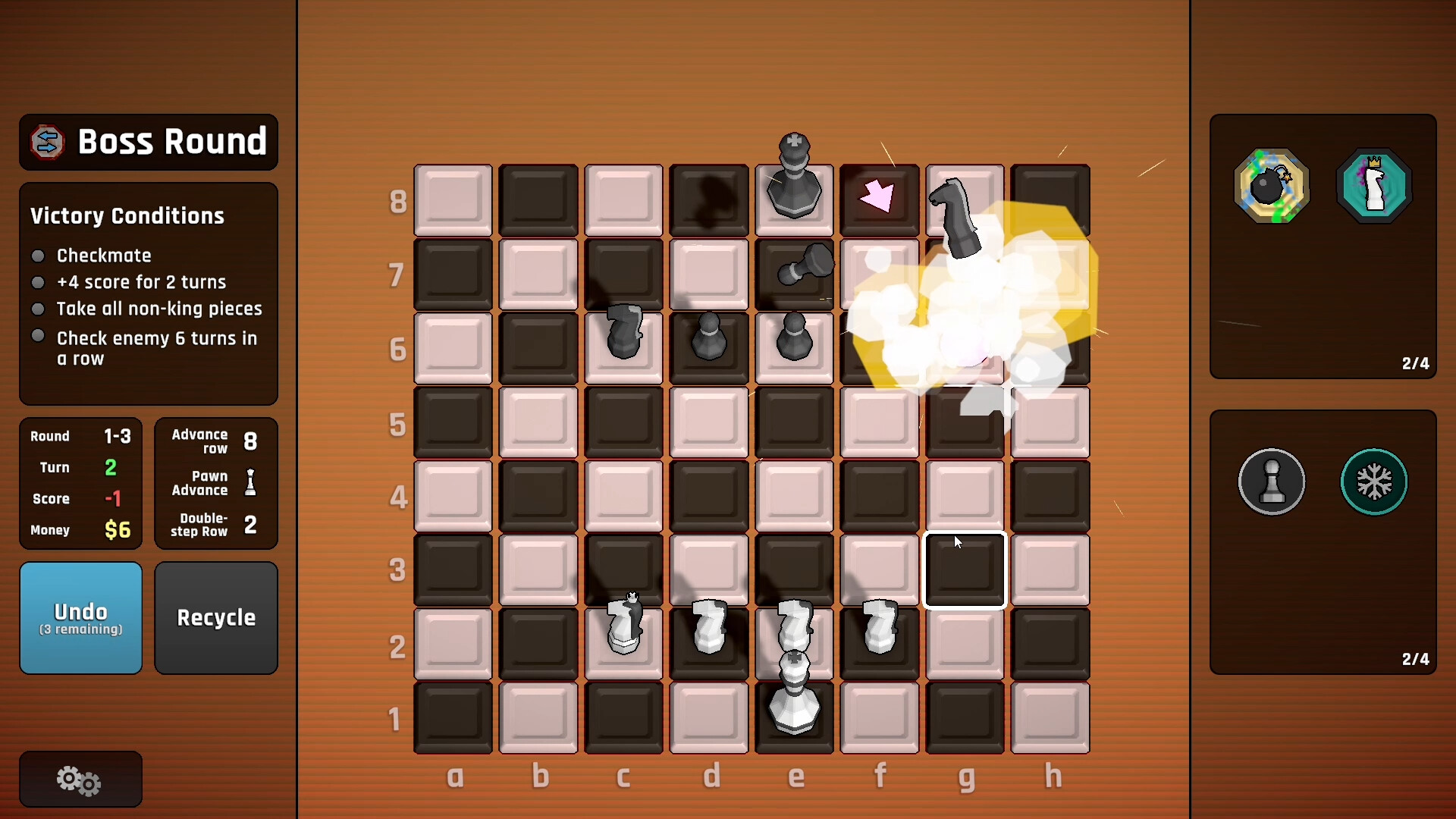Click the Pawn Advance piece icon in stats
Viewport: 1456px width, 819px height.
pos(250,483)
